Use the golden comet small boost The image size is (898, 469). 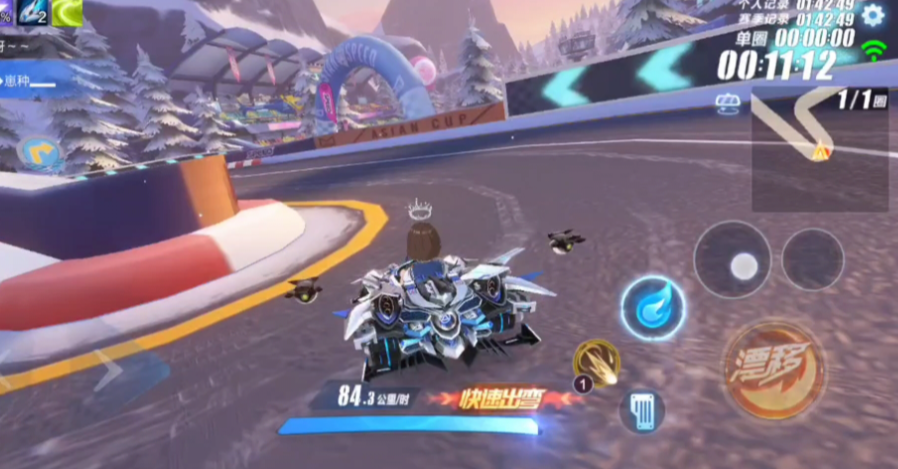tap(596, 361)
